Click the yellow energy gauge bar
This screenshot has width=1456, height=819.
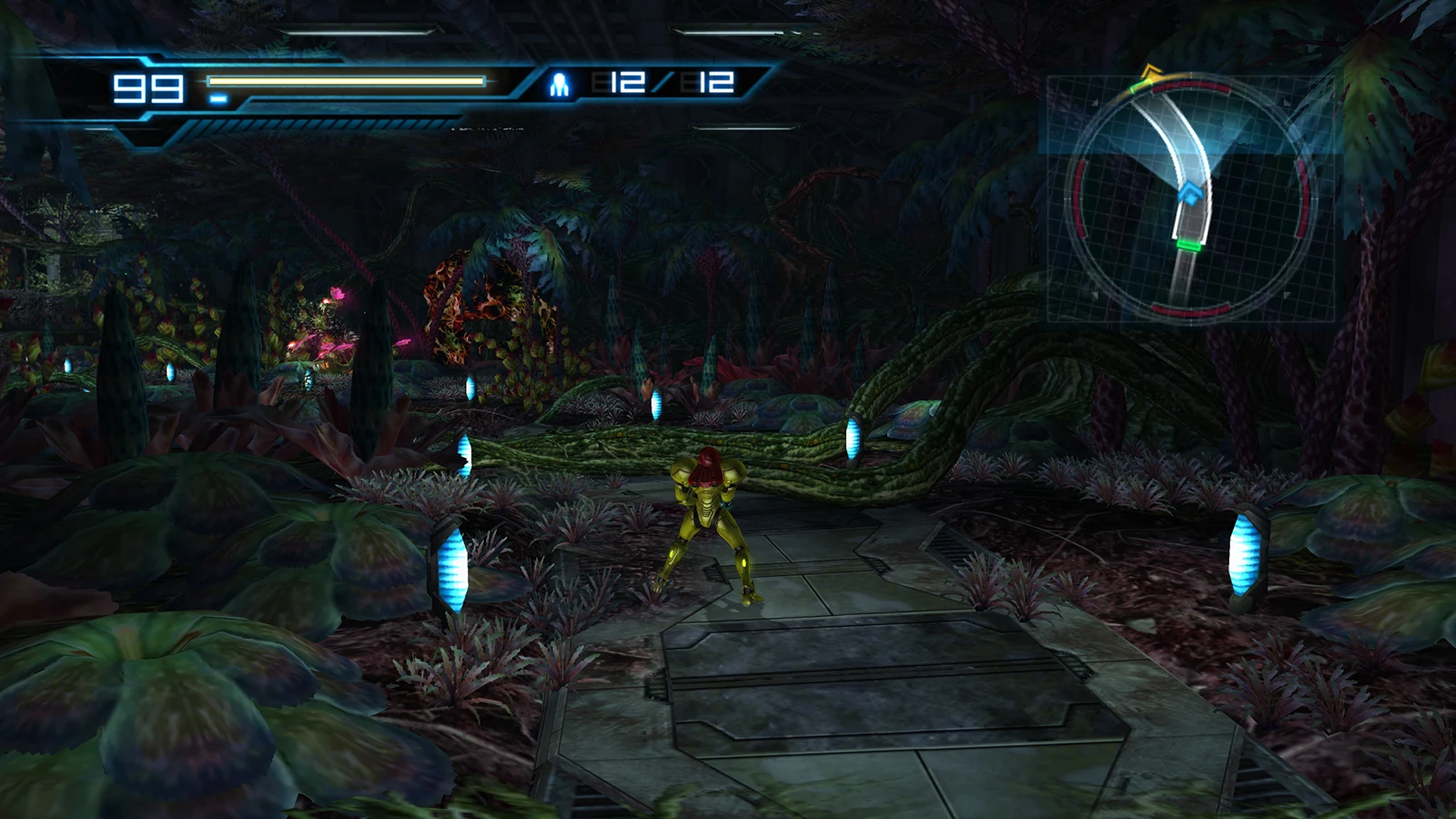[x=347, y=80]
